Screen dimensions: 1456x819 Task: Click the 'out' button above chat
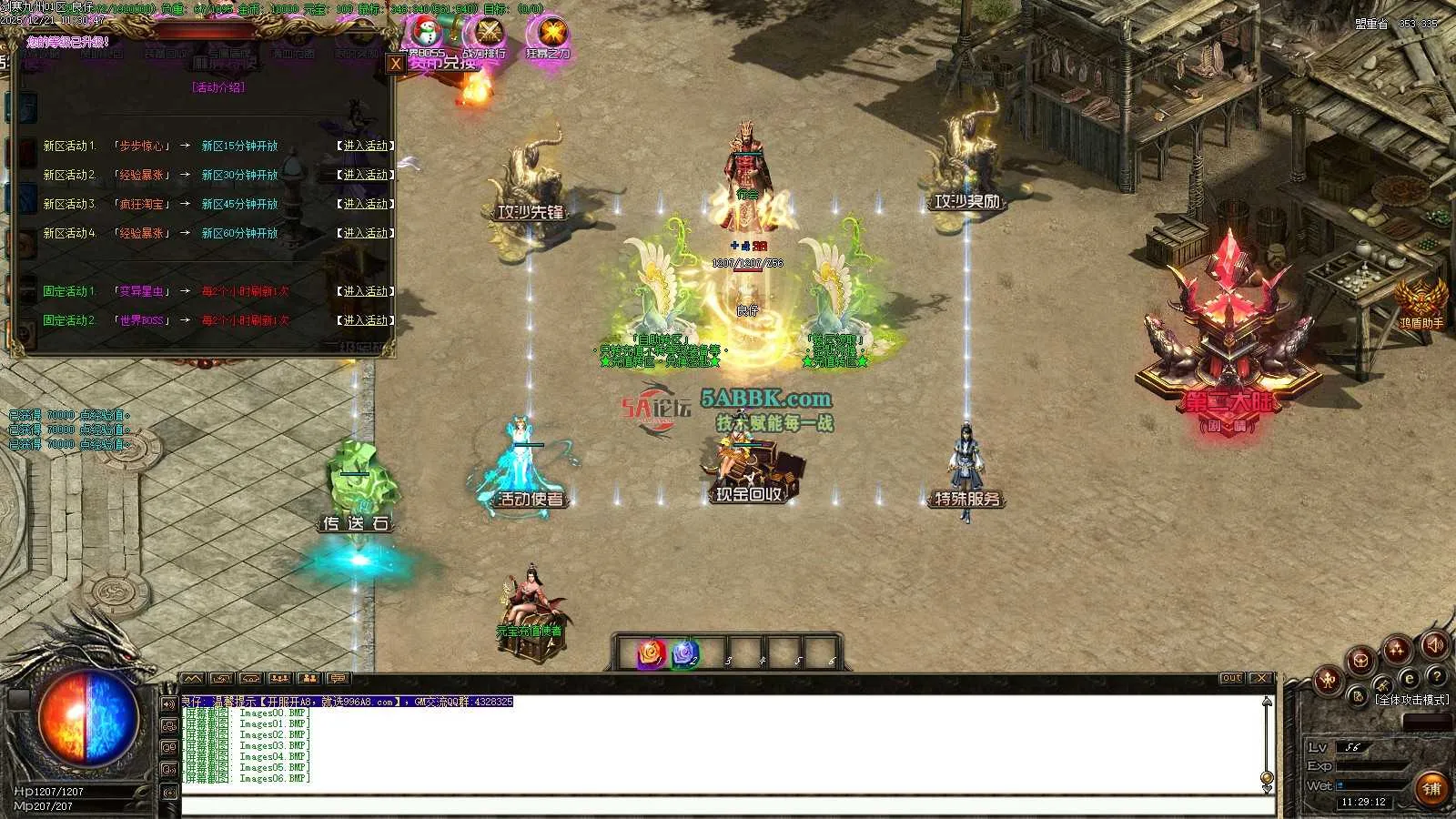pyautogui.click(x=1231, y=678)
